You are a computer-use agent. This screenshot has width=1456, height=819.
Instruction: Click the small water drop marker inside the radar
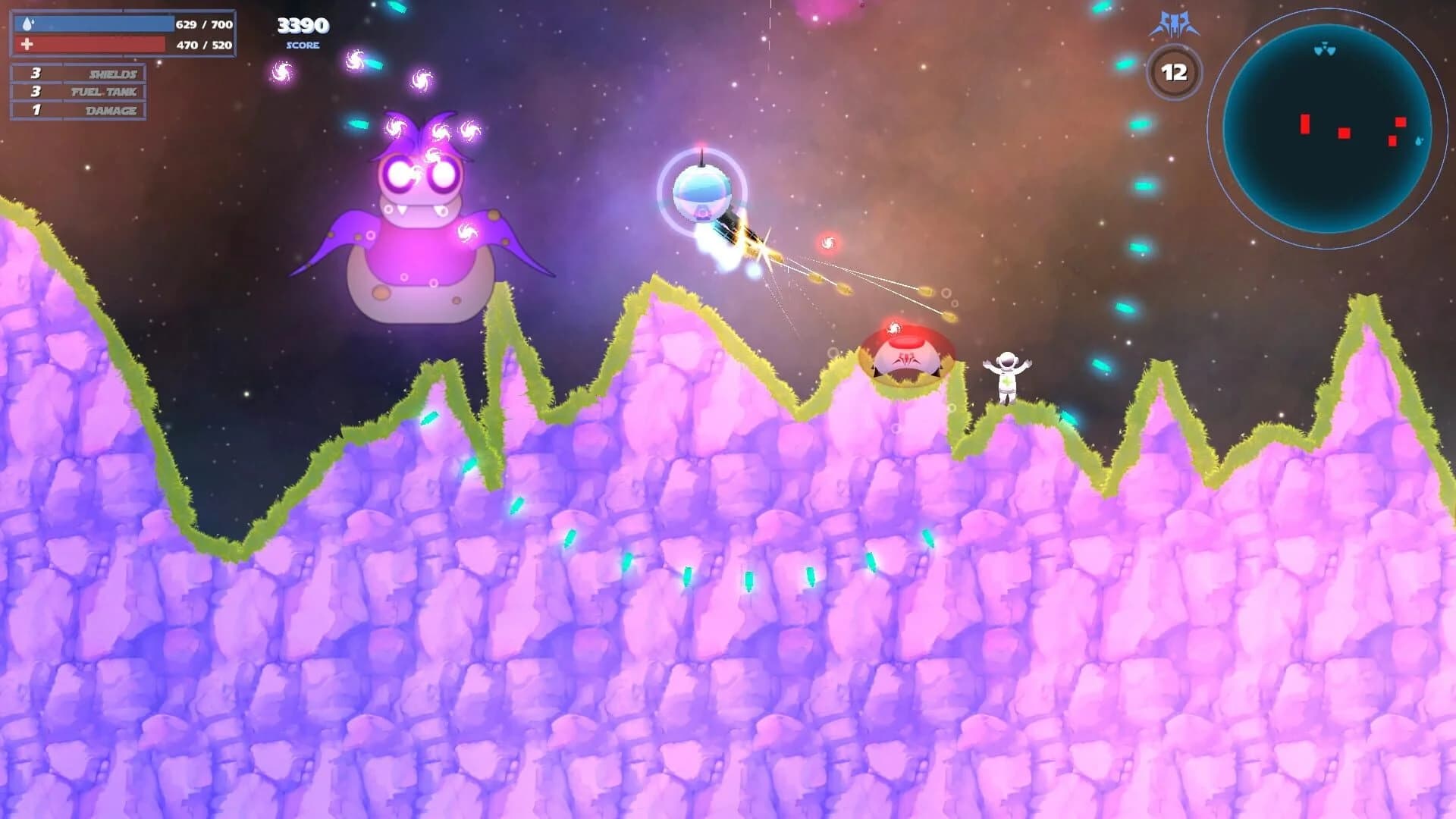1419,141
